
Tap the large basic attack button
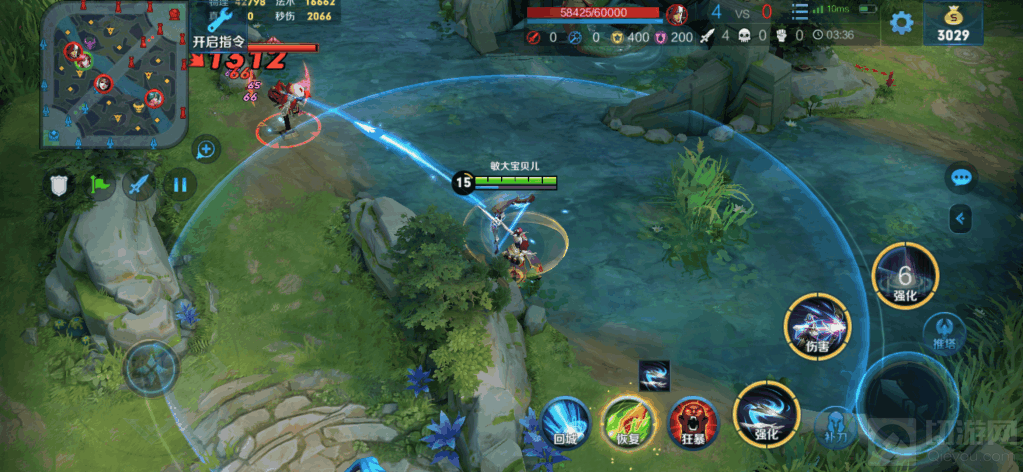click(908, 397)
